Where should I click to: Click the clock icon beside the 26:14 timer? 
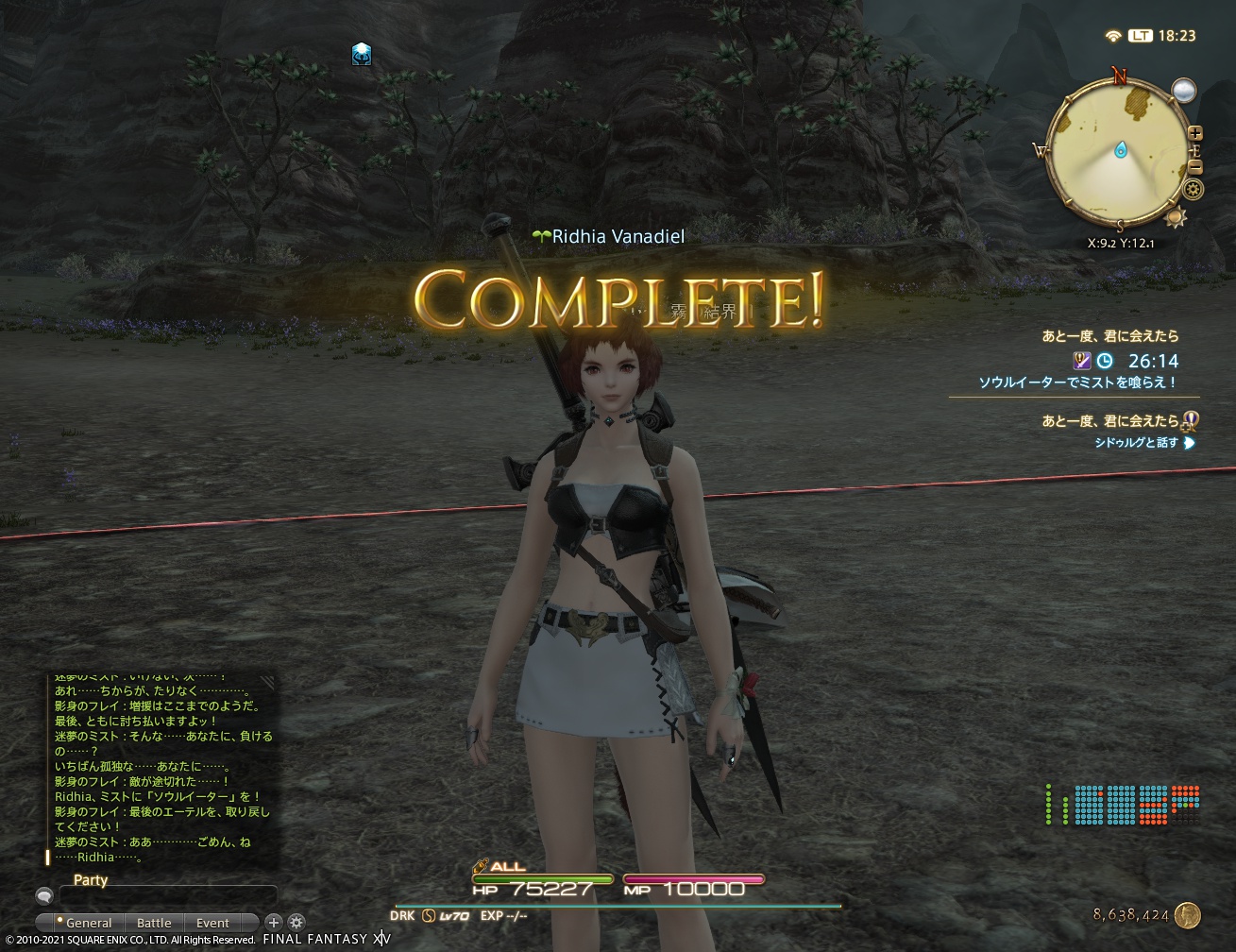click(x=1104, y=361)
